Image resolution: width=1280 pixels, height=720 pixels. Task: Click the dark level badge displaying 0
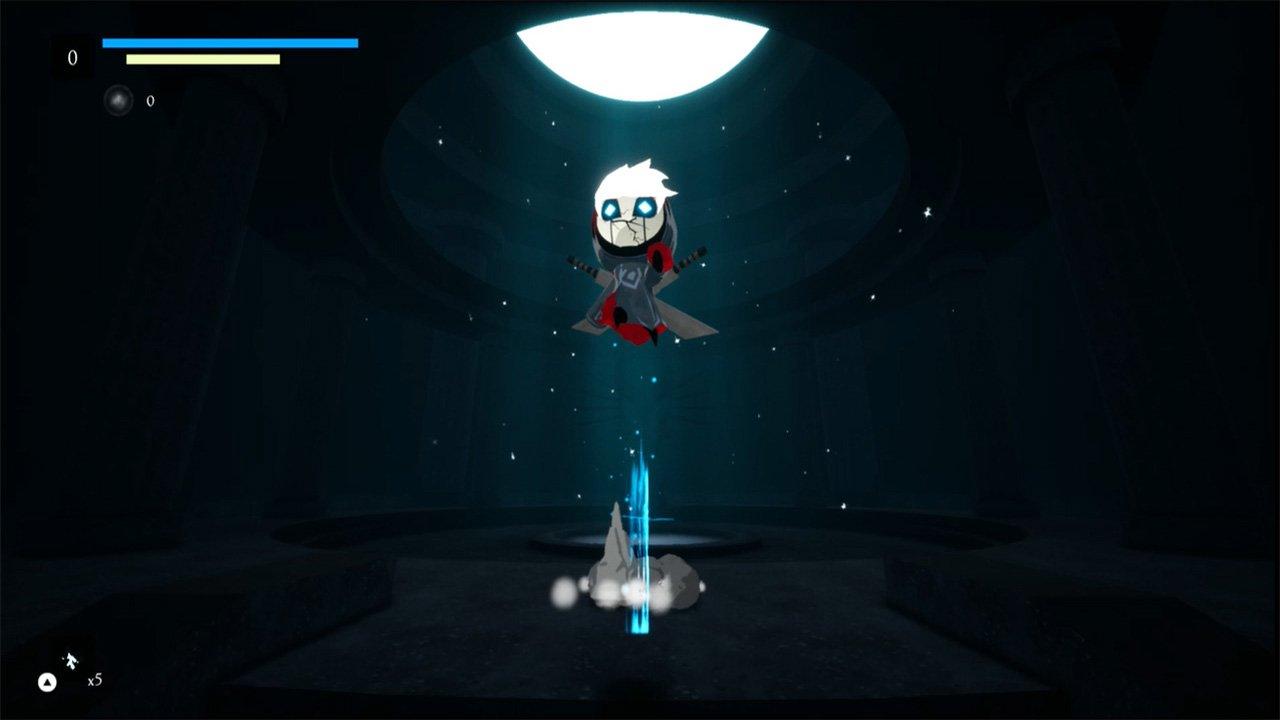(x=70, y=57)
